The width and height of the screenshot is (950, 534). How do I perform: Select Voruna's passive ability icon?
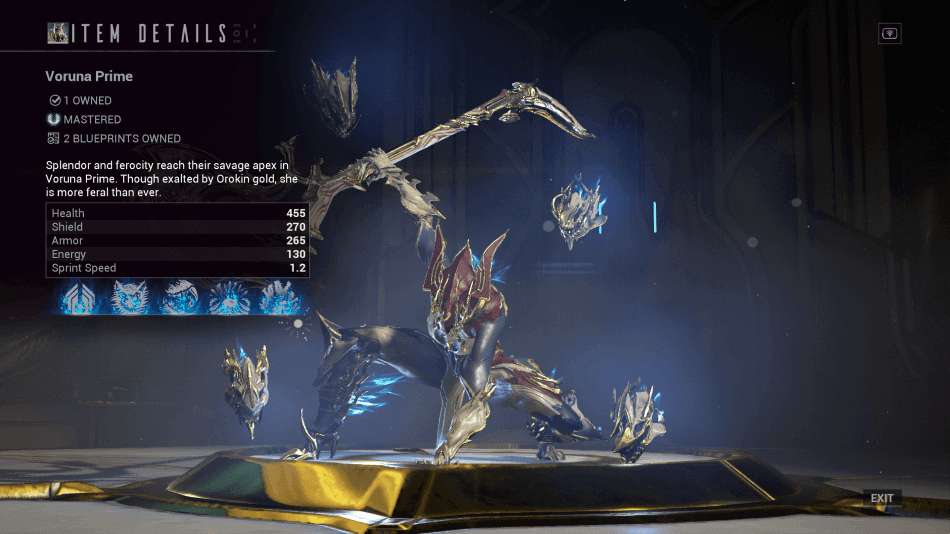point(80,297)
